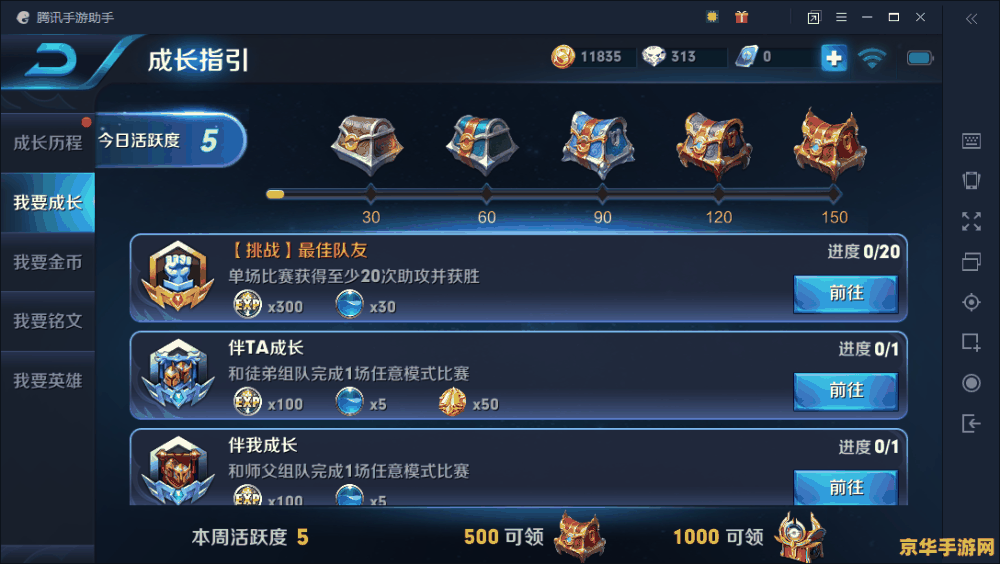Claim the 90 activity treasure chest
Screen dimensions: 1000x564
[x=598, y=144]
